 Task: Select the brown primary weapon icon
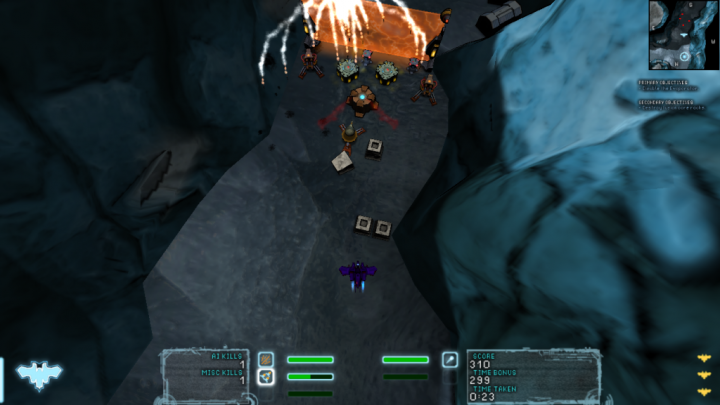tap(266, 359)
